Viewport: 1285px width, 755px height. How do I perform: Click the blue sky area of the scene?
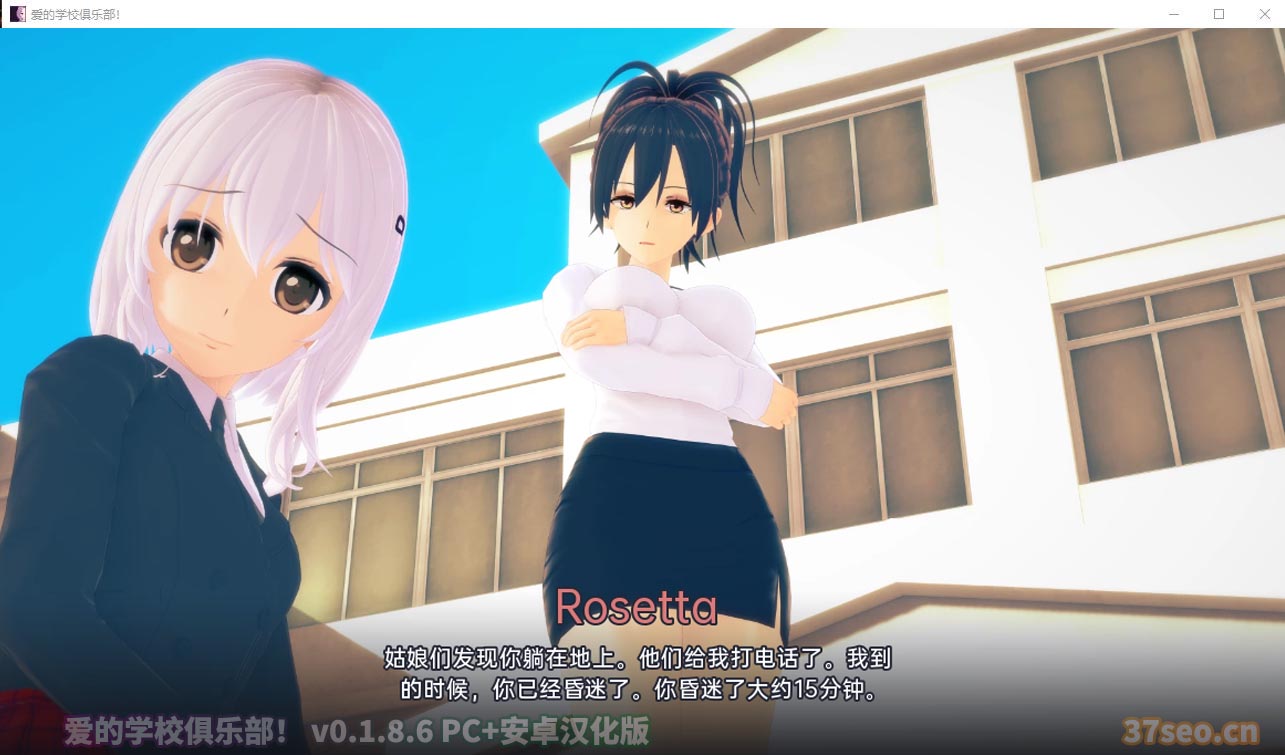point(480,100)
